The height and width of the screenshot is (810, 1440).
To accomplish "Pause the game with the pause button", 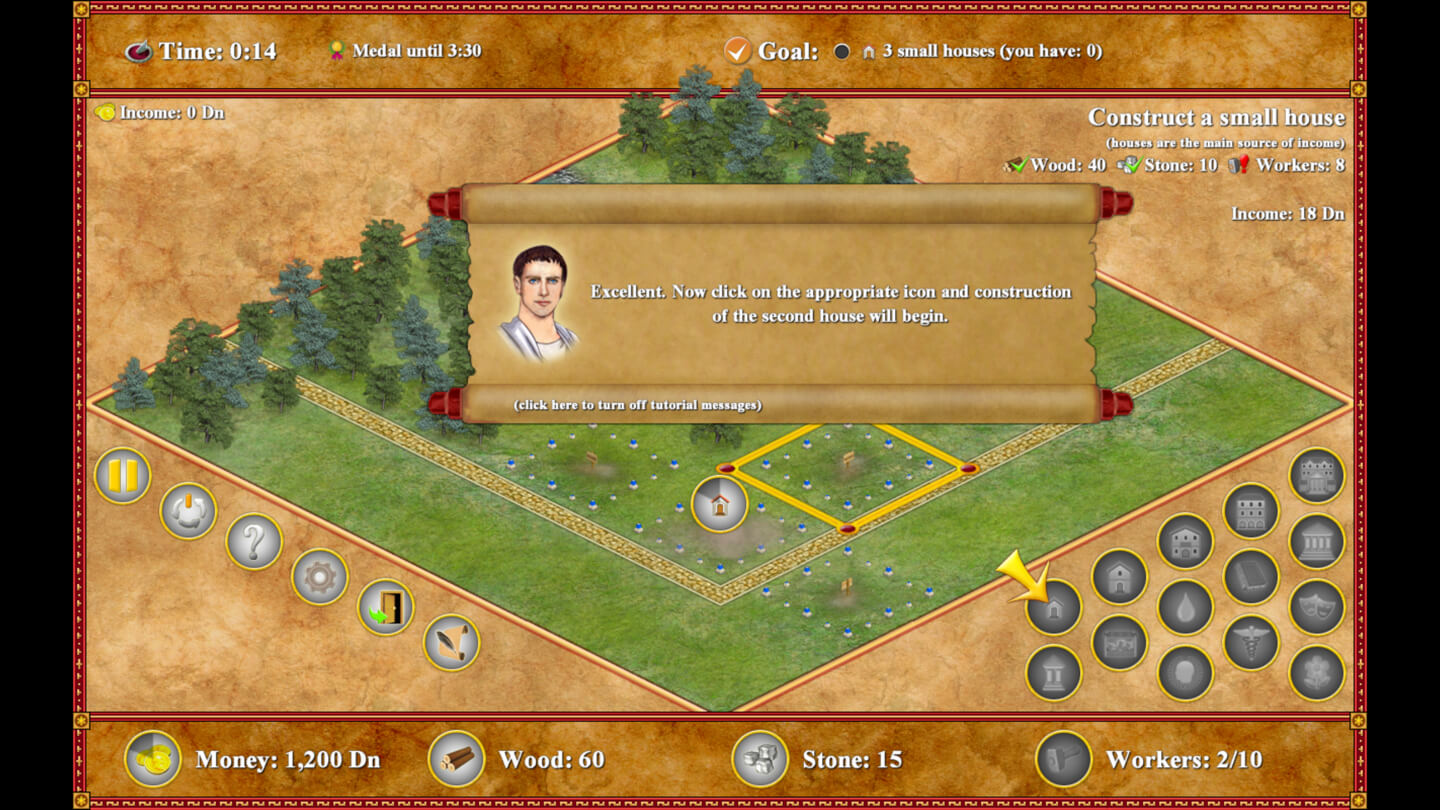I will click(123, 476).
